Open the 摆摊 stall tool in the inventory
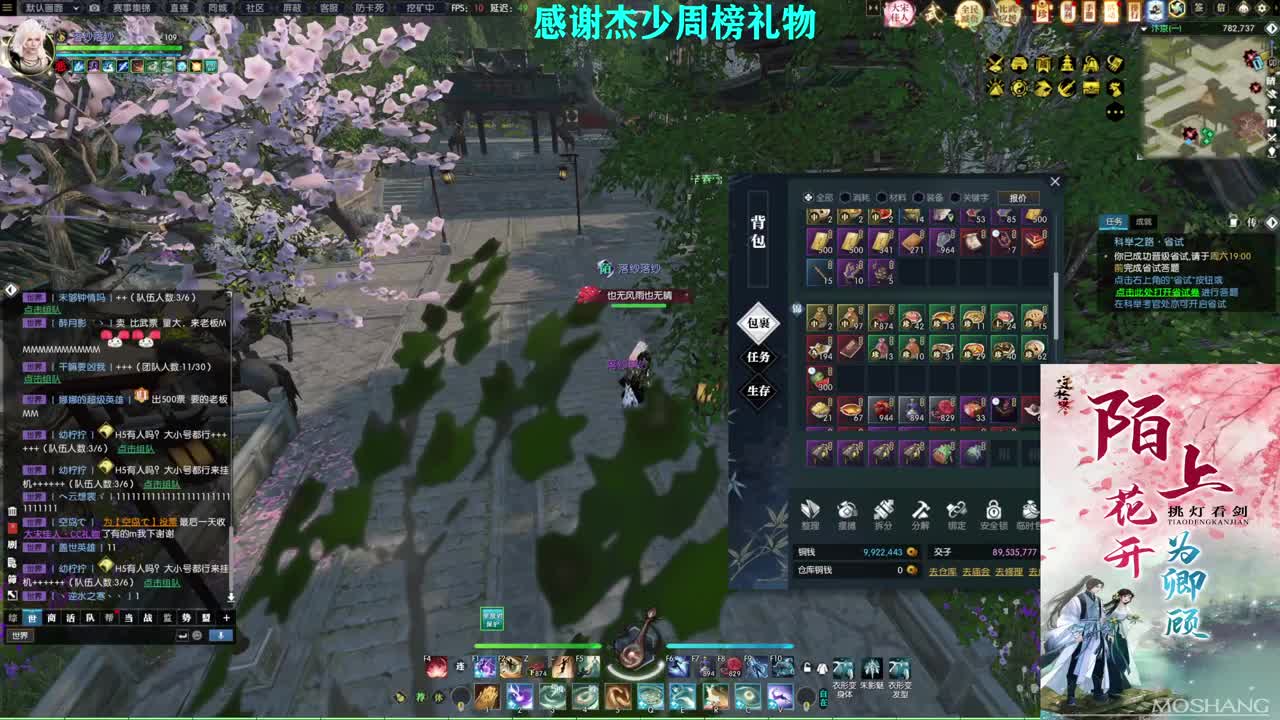The width and height of the screenshot is (1280, 720). (847, 510)
